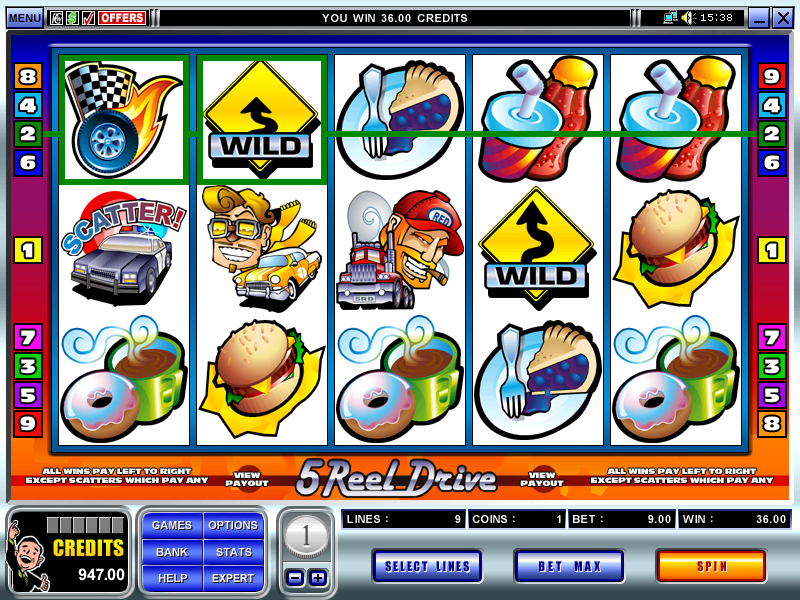The height and width of the screenshot is (600, 800).
Task: Close the game window
Action: click(x=782, y=18)
